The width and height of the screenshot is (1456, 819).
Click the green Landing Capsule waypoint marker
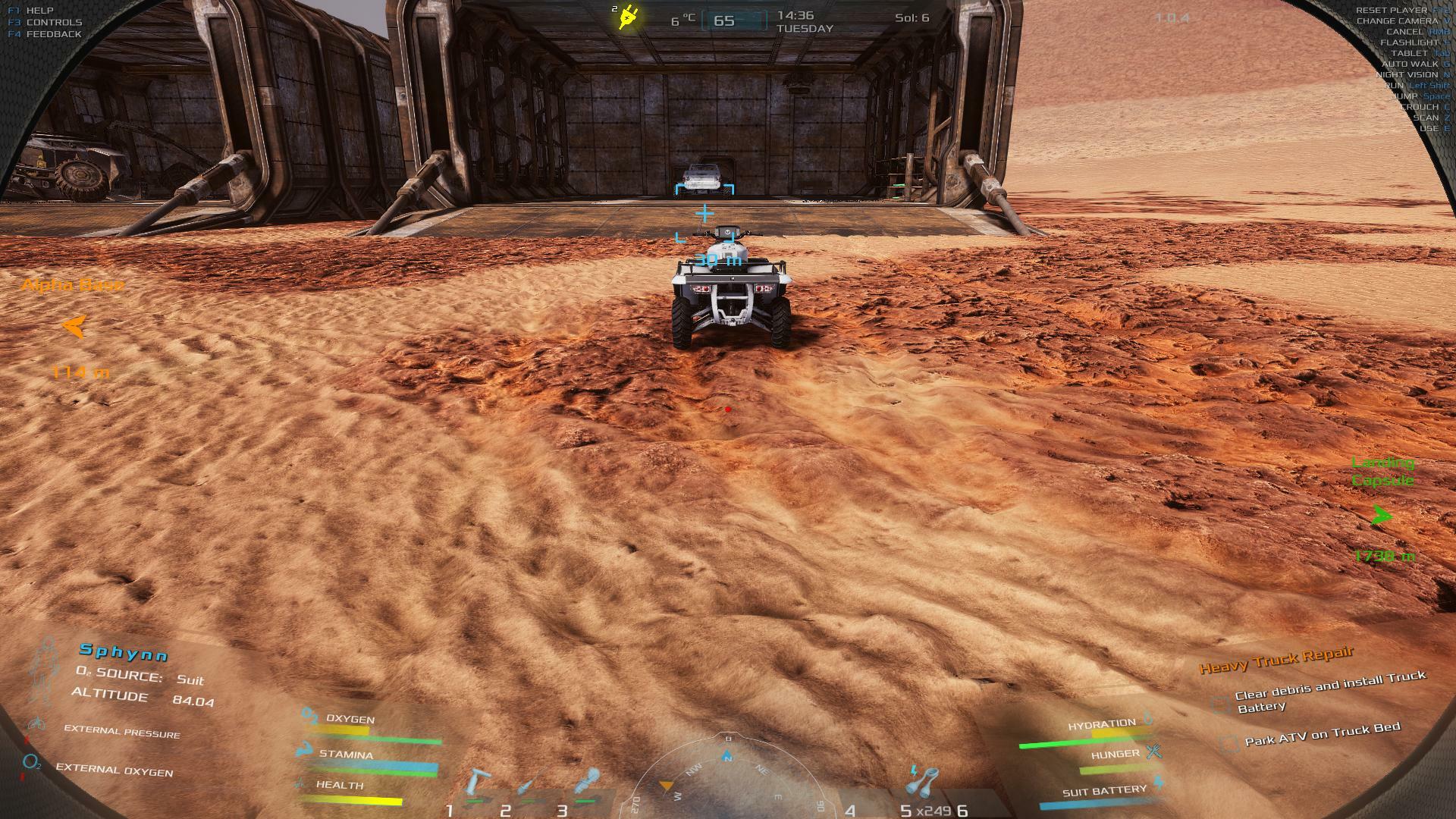[1382, 516]
